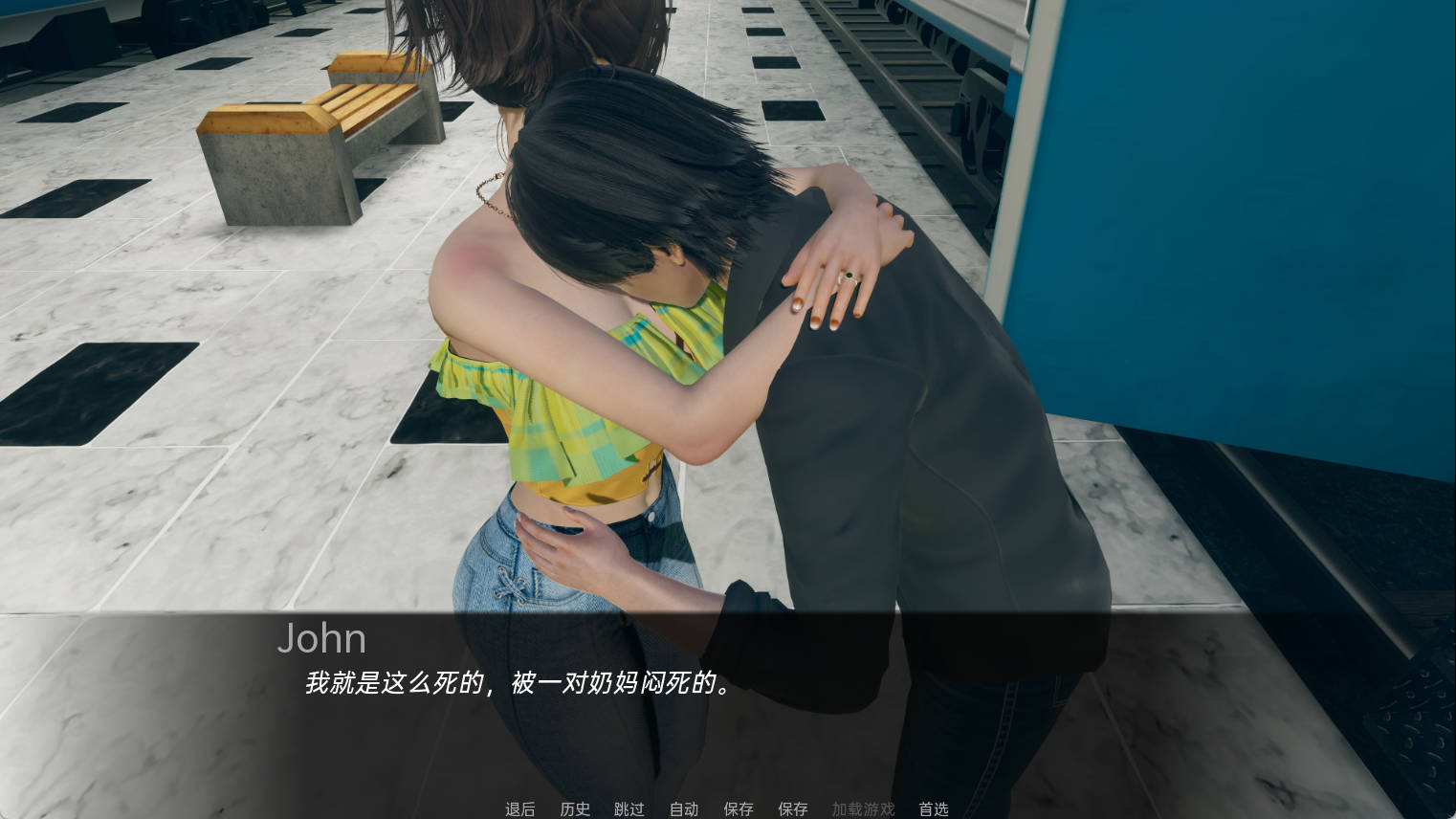Click 退后 to rewind dialogue
Viewport: 1456px width, 819px height.
pos(519,808)
